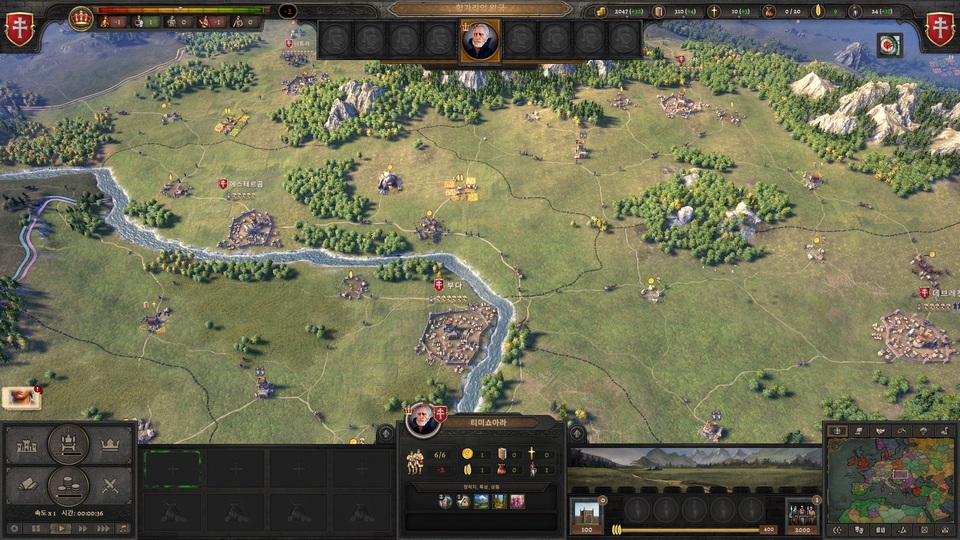This screenshot has width=960, height=540.
Task: Open the gear settings button
Action: [13, 528]
